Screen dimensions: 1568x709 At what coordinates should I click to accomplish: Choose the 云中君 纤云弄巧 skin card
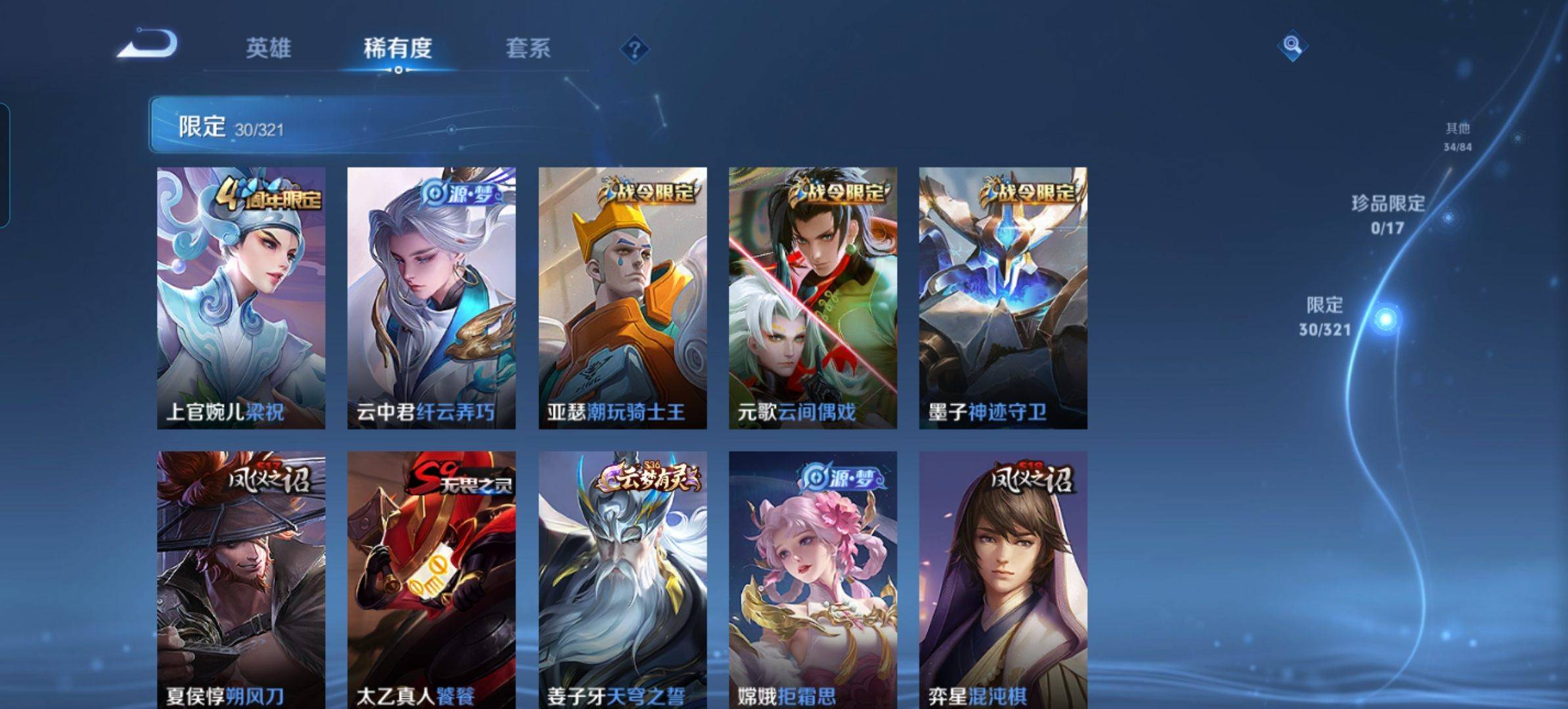431,298
